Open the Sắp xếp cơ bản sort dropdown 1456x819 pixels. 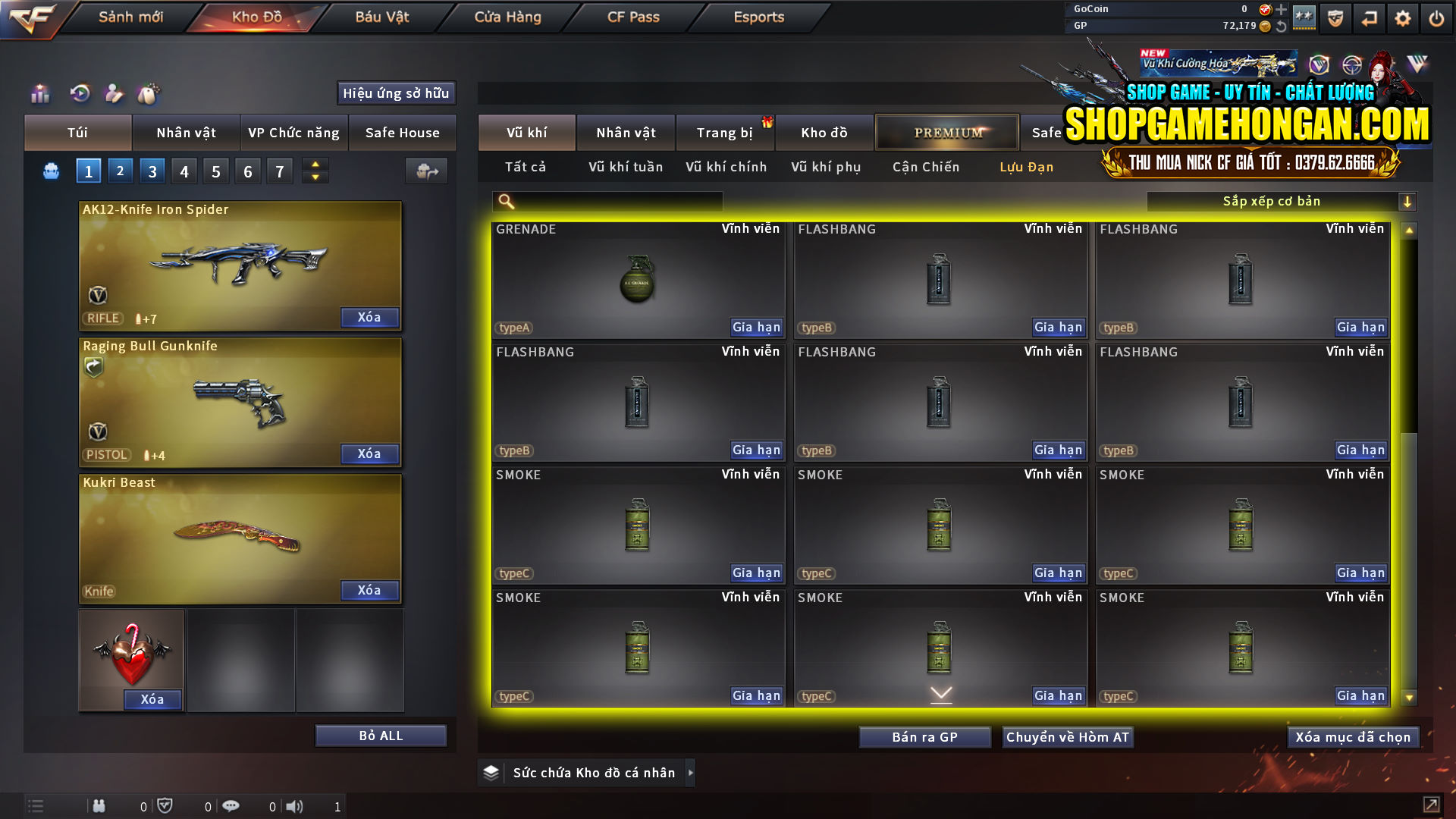[x=1282, y=201]
